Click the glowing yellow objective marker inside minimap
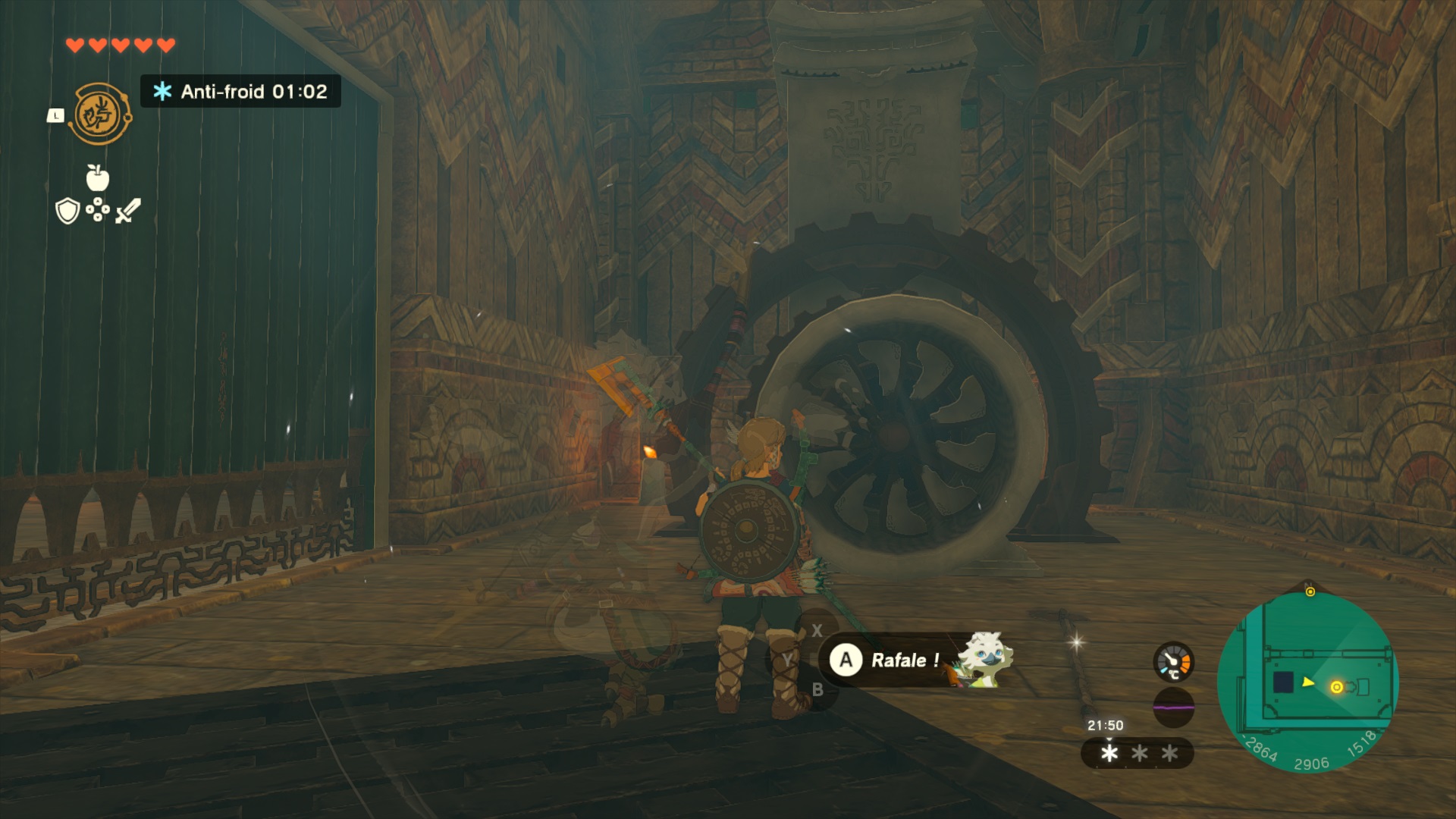This screenshot has width=1456, height=819. [x=1336, y=687]
